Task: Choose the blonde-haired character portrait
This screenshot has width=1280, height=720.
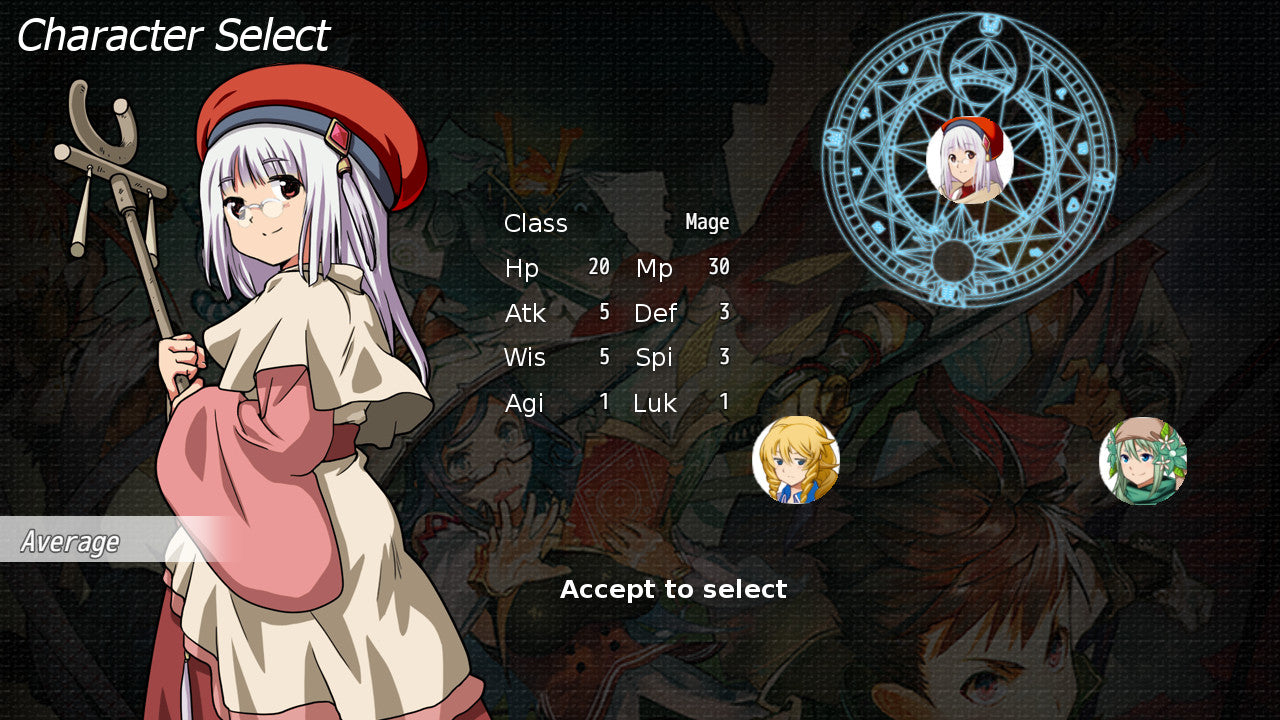Action: click(796, 460)
